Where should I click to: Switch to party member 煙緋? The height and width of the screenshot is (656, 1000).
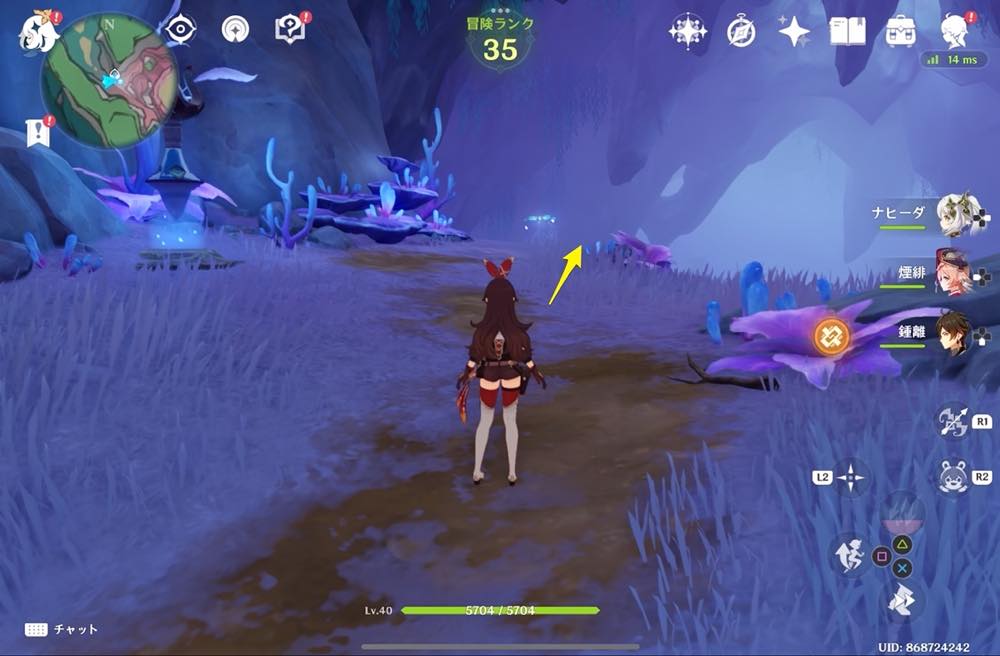(955, 272)
